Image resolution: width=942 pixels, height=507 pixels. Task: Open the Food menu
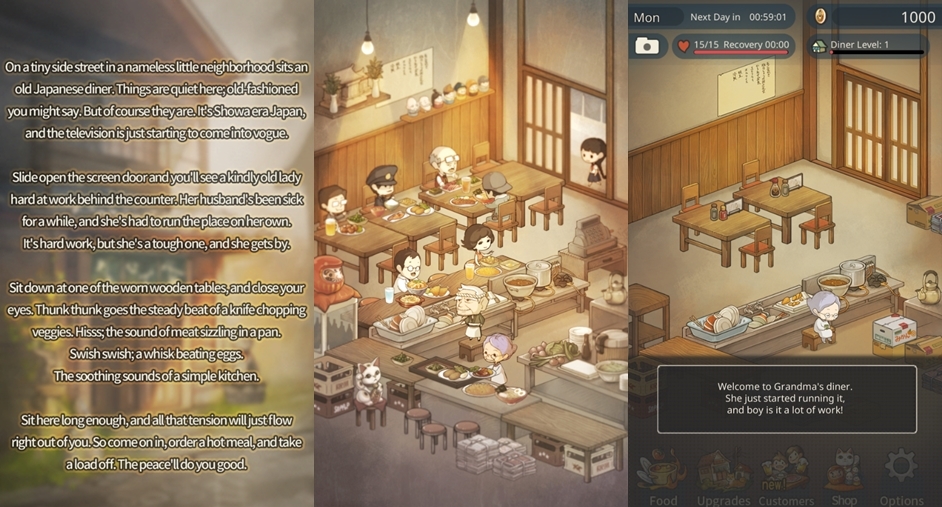pos(663,476)
